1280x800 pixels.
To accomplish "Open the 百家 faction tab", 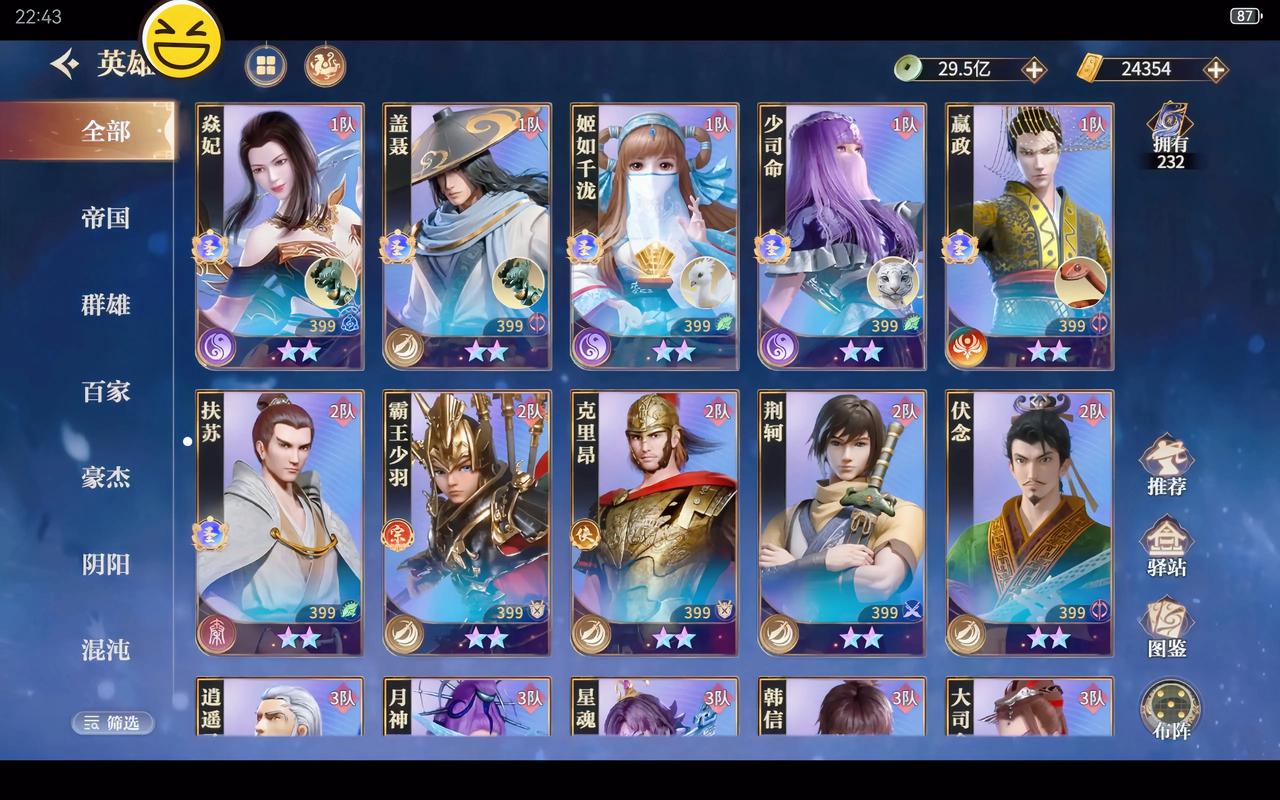I will [105, 391].
